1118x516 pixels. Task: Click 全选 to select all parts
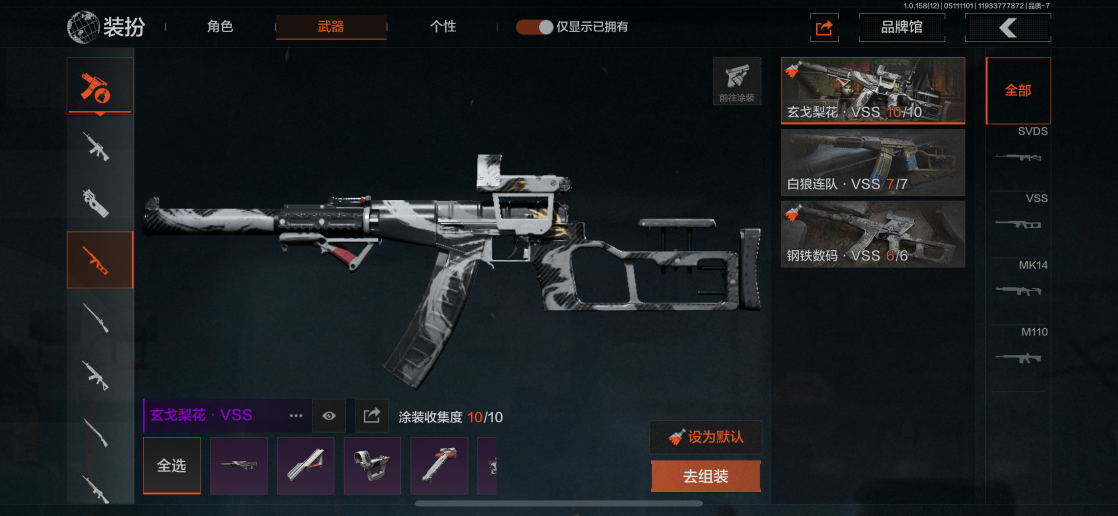172,465
